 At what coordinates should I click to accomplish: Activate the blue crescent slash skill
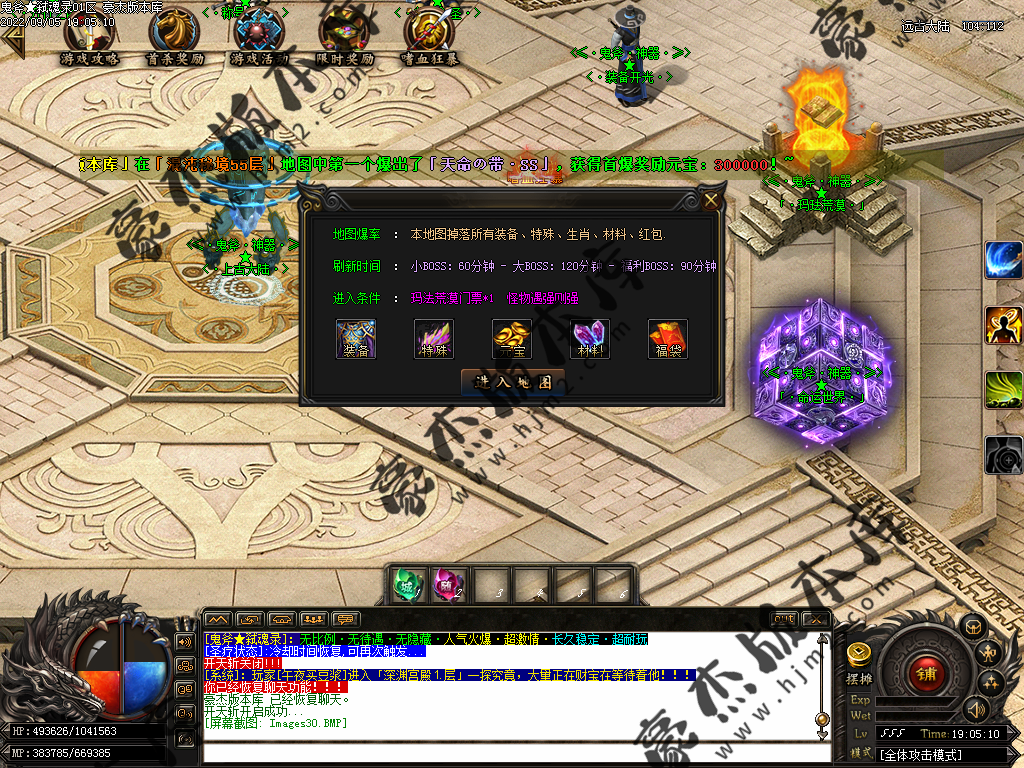pos(1003,260)
